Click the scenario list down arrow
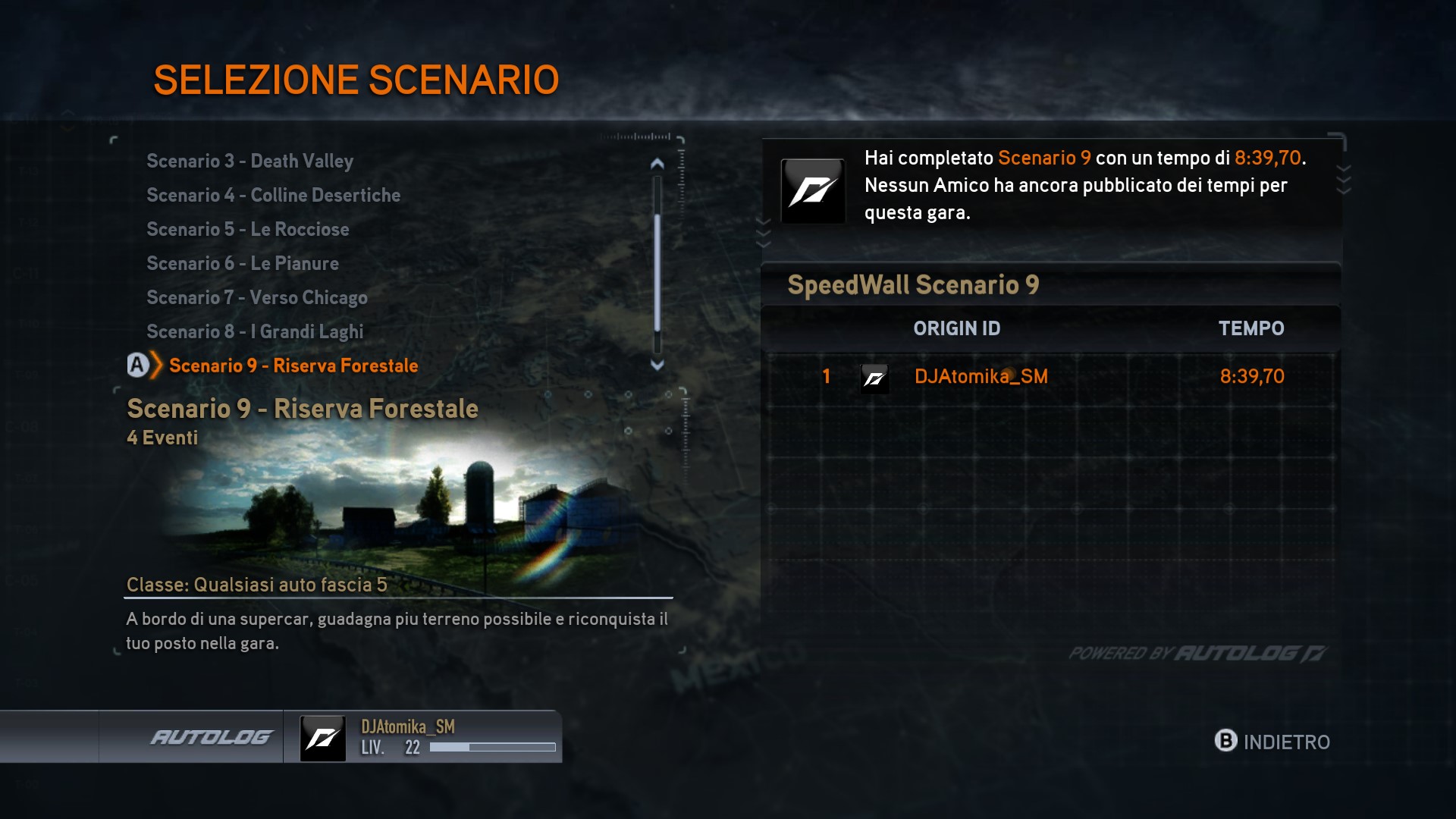 [x=657, y=365]
